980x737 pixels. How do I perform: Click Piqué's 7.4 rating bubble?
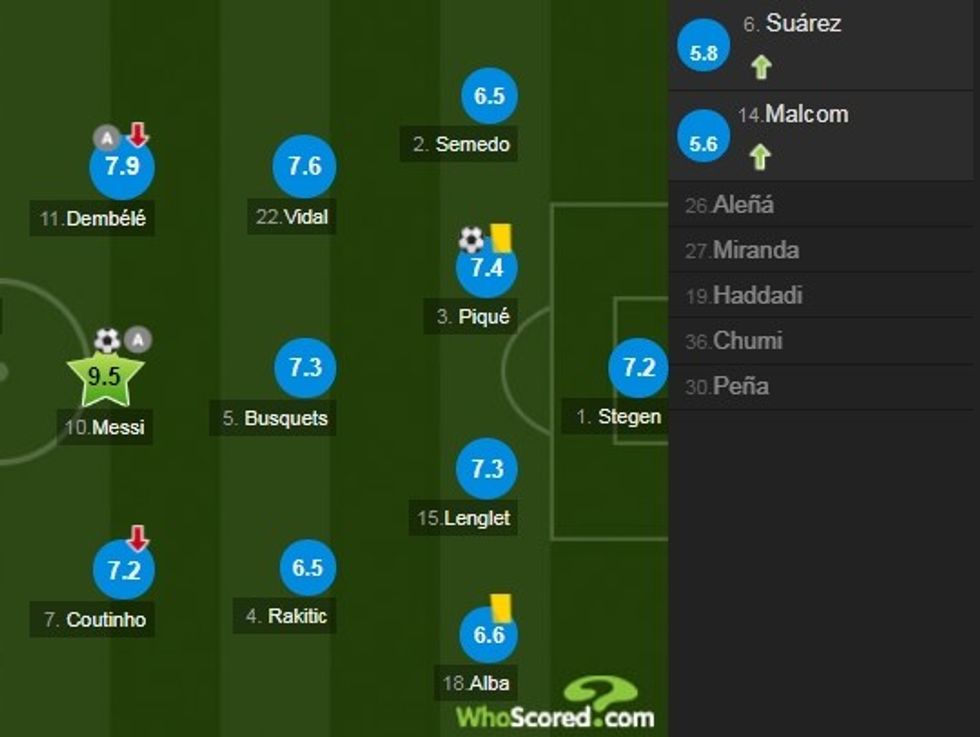point(487,268)
